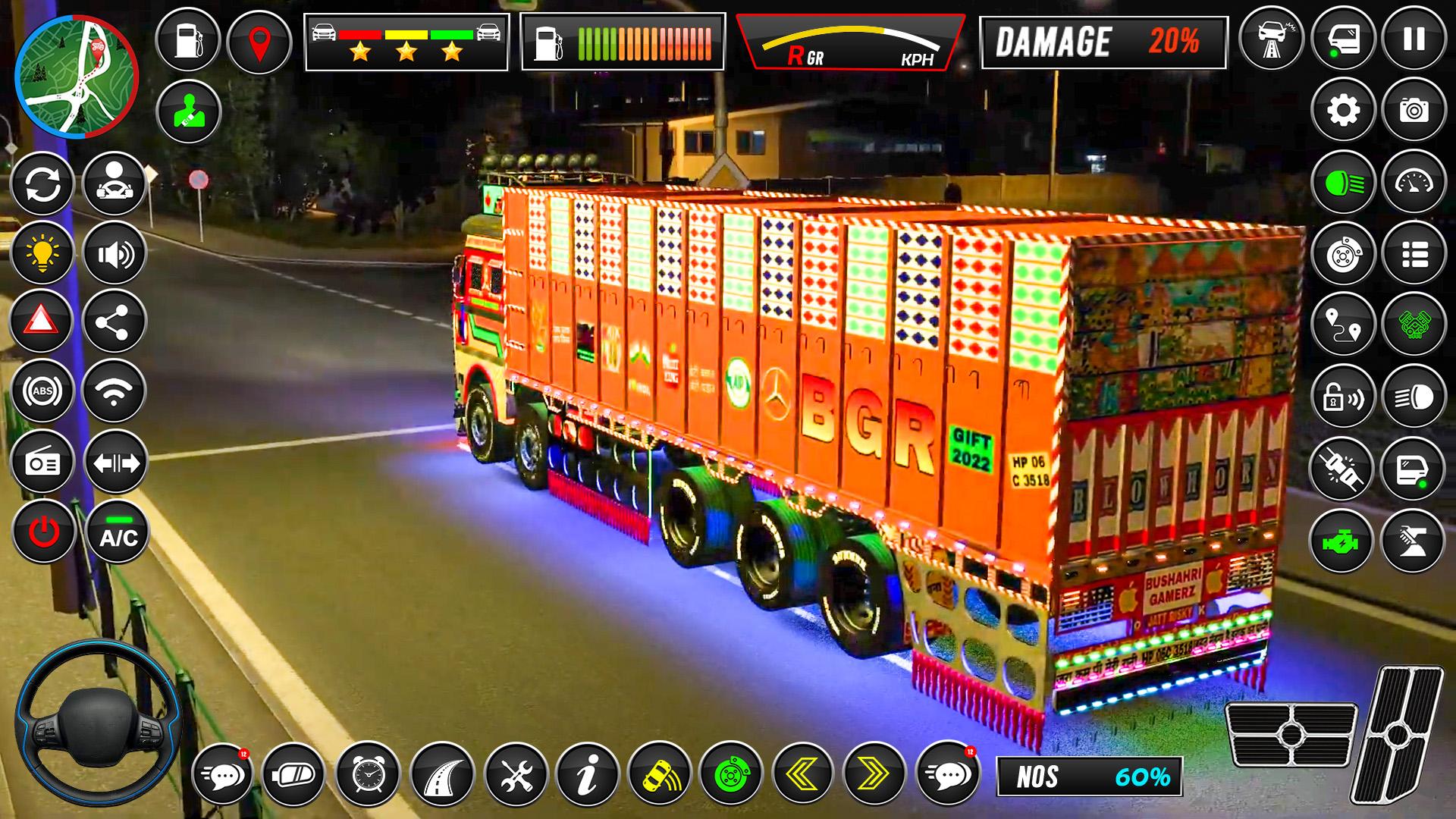Open the radio
The width and height of the screenshot is (1456, 819).
(x=42, y=462)
